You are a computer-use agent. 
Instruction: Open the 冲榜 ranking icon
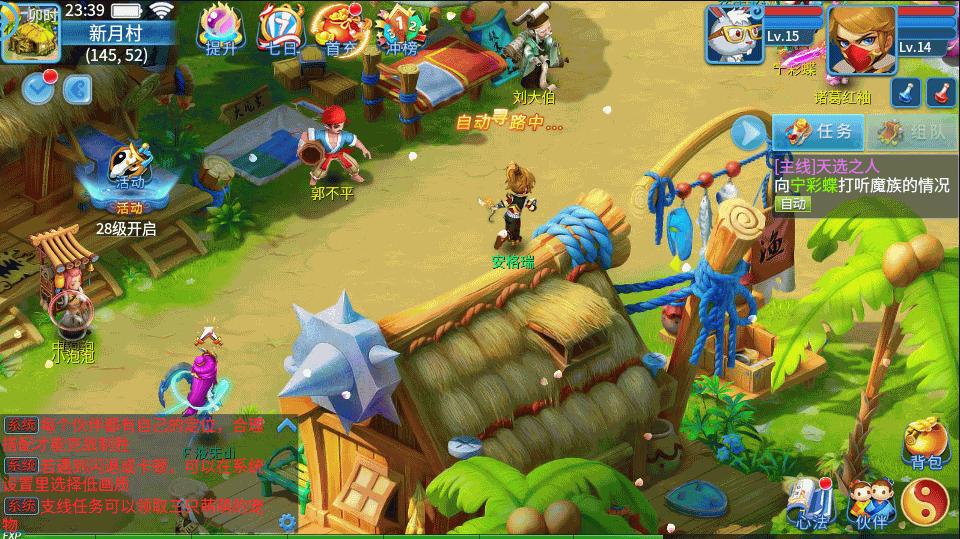[x=401, y=28]
